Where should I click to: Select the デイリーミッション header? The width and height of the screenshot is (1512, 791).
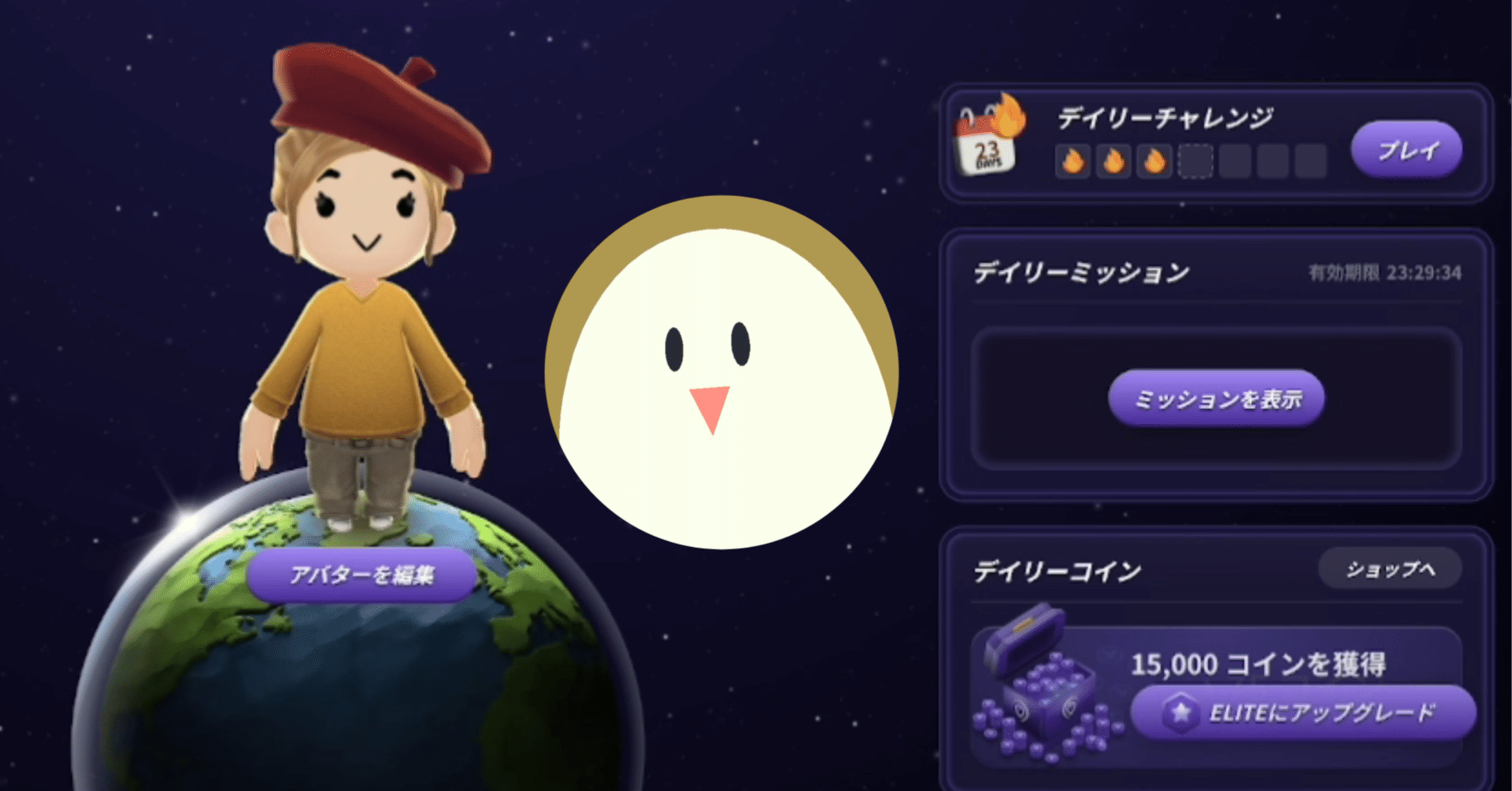pyautogui.click(x=1079, y=272)
